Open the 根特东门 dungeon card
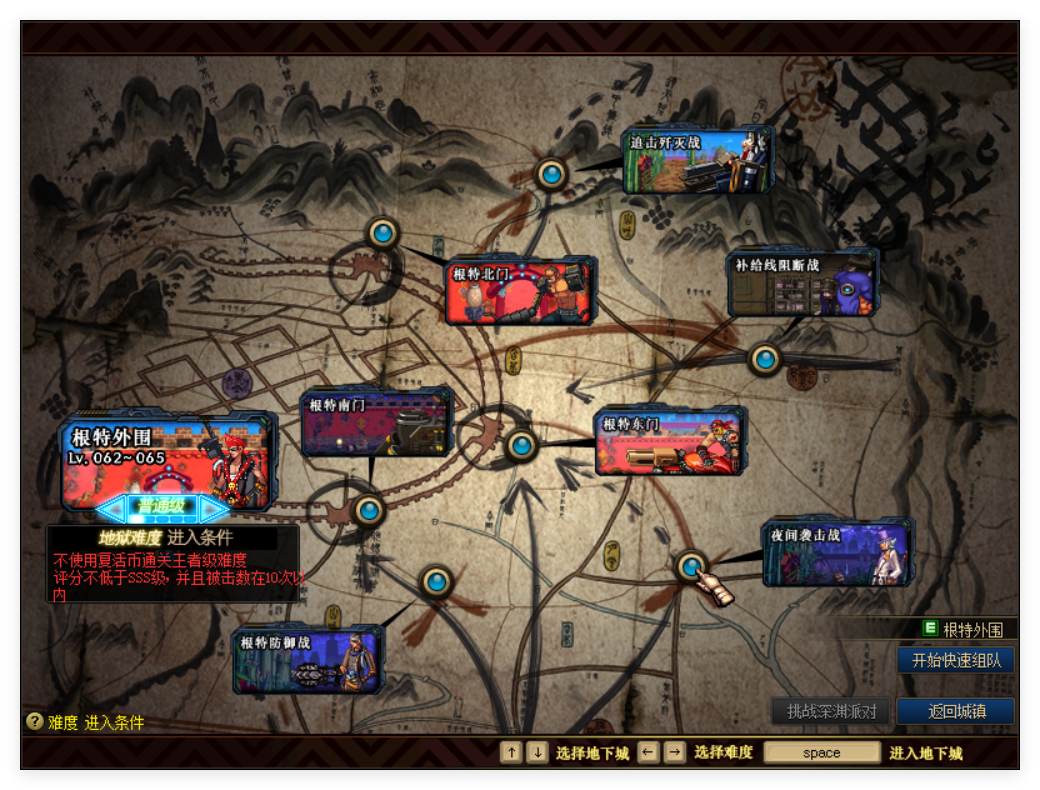Image resolution: width=1040 pixels, height=790 pixels. pos(670,441)
